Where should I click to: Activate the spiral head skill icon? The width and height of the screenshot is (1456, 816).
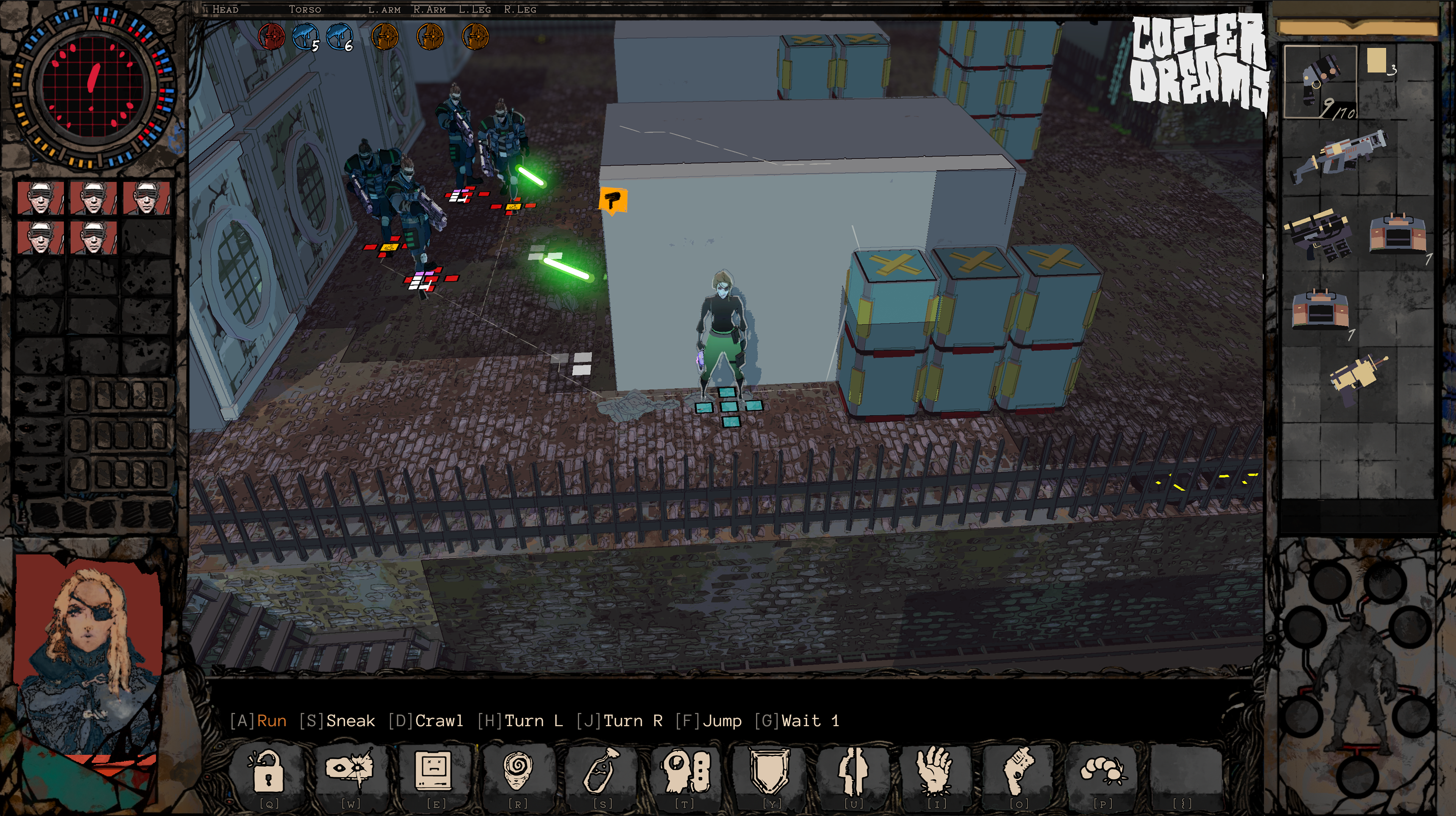tap(518, 770)
